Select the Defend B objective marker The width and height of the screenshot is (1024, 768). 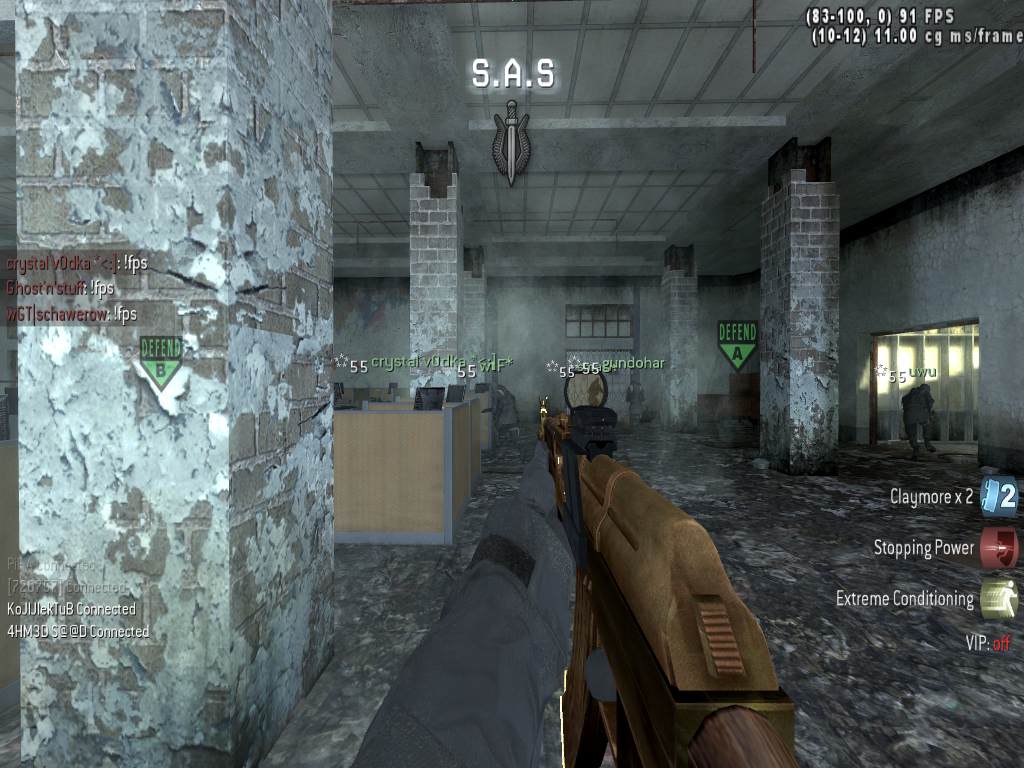coord(161,360)
